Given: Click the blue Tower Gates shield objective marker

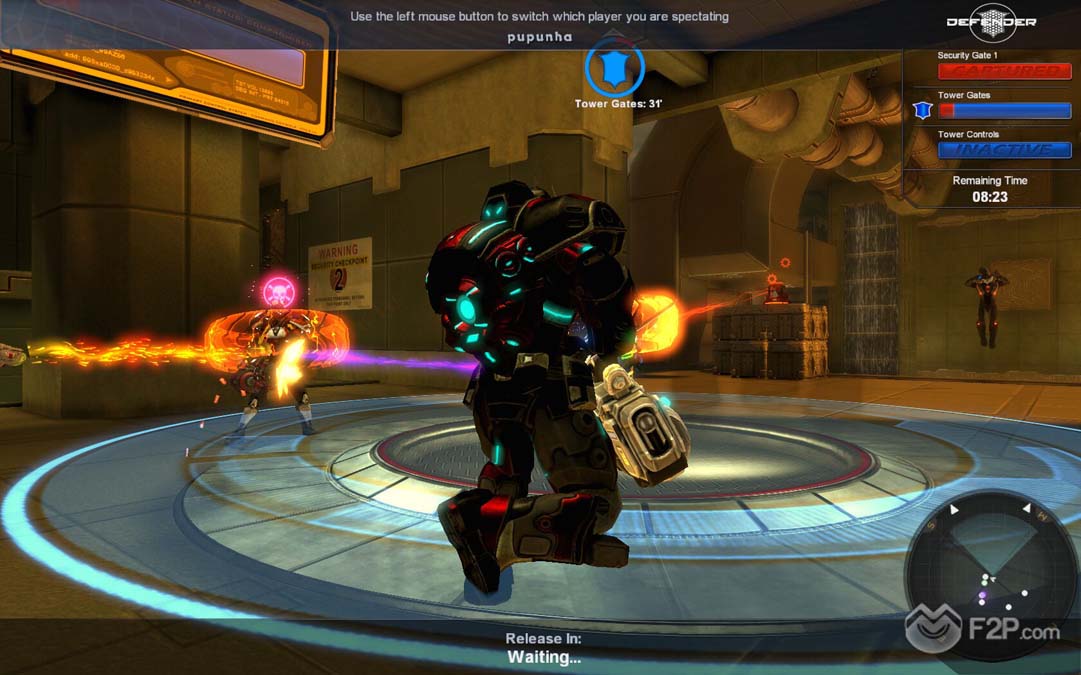Looking at the screenshot, I should click(x=614, y=66).
